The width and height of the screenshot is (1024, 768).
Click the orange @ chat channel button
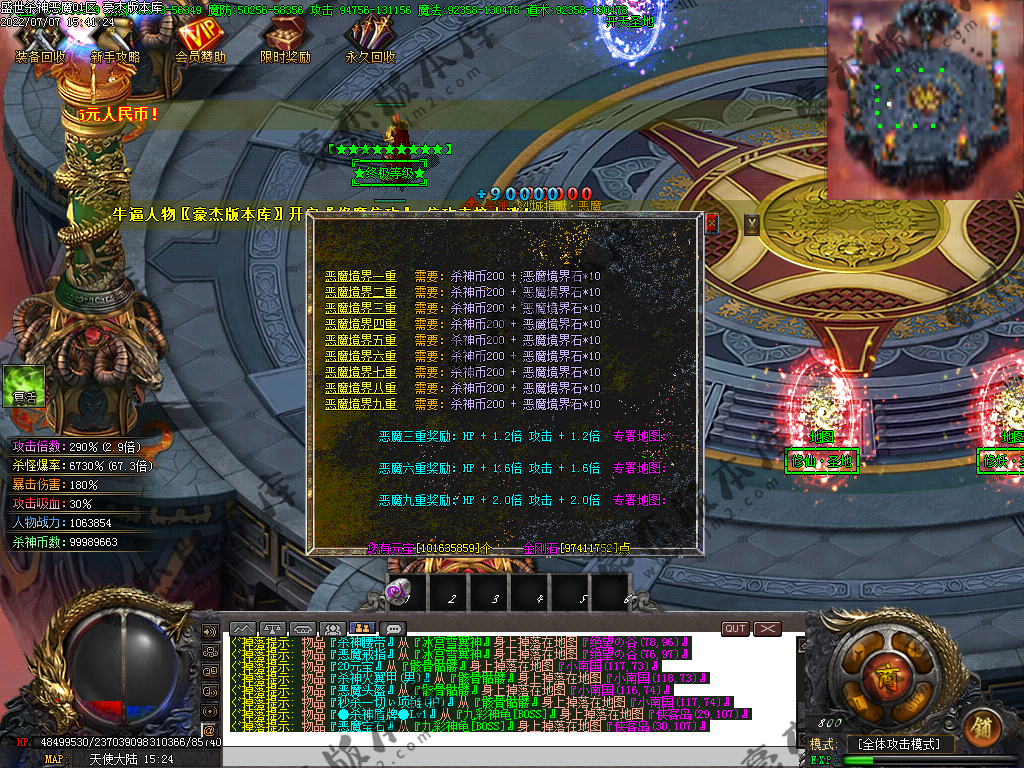[210, 730]
